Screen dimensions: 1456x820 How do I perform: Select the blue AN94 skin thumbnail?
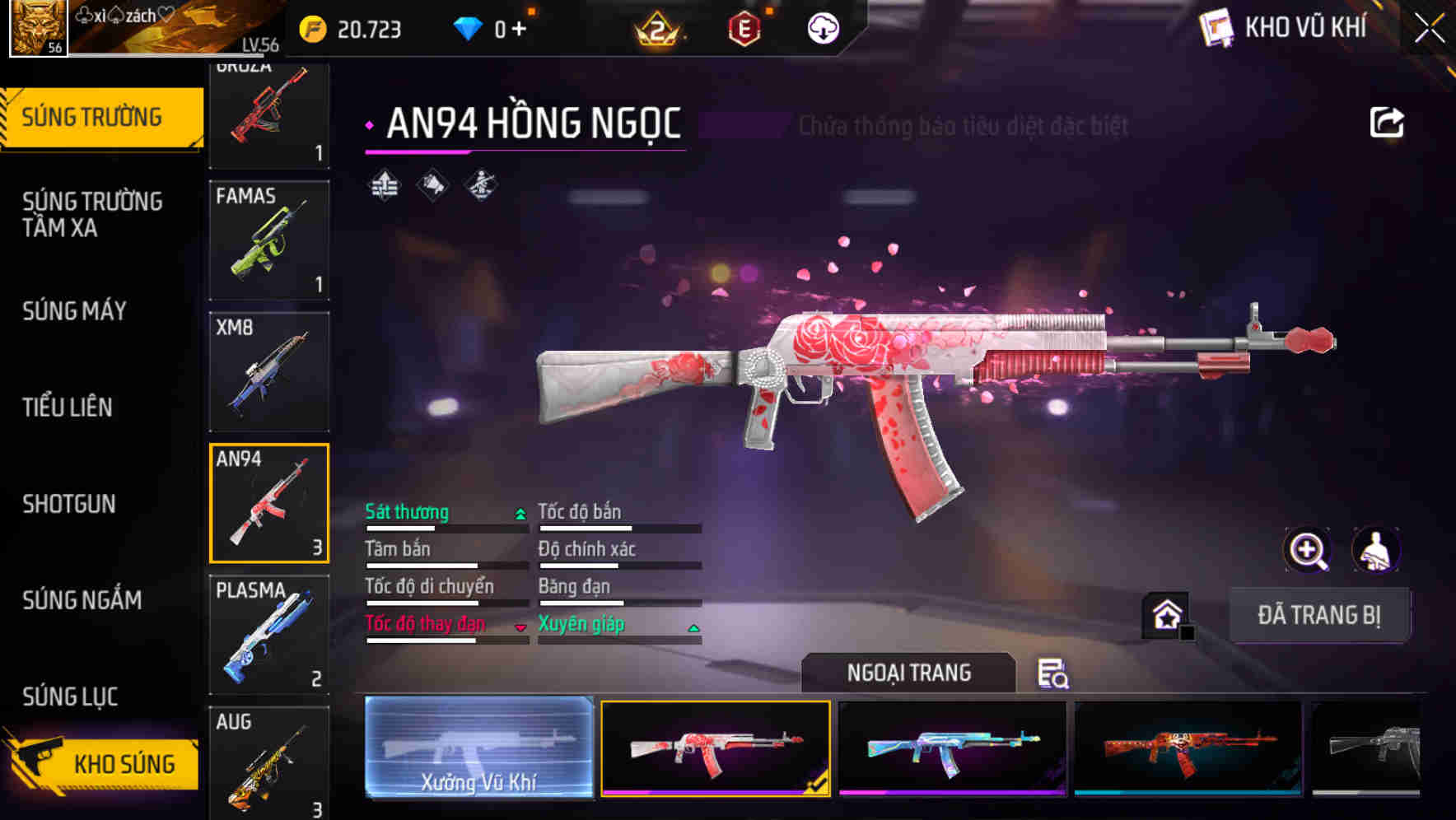952,748
